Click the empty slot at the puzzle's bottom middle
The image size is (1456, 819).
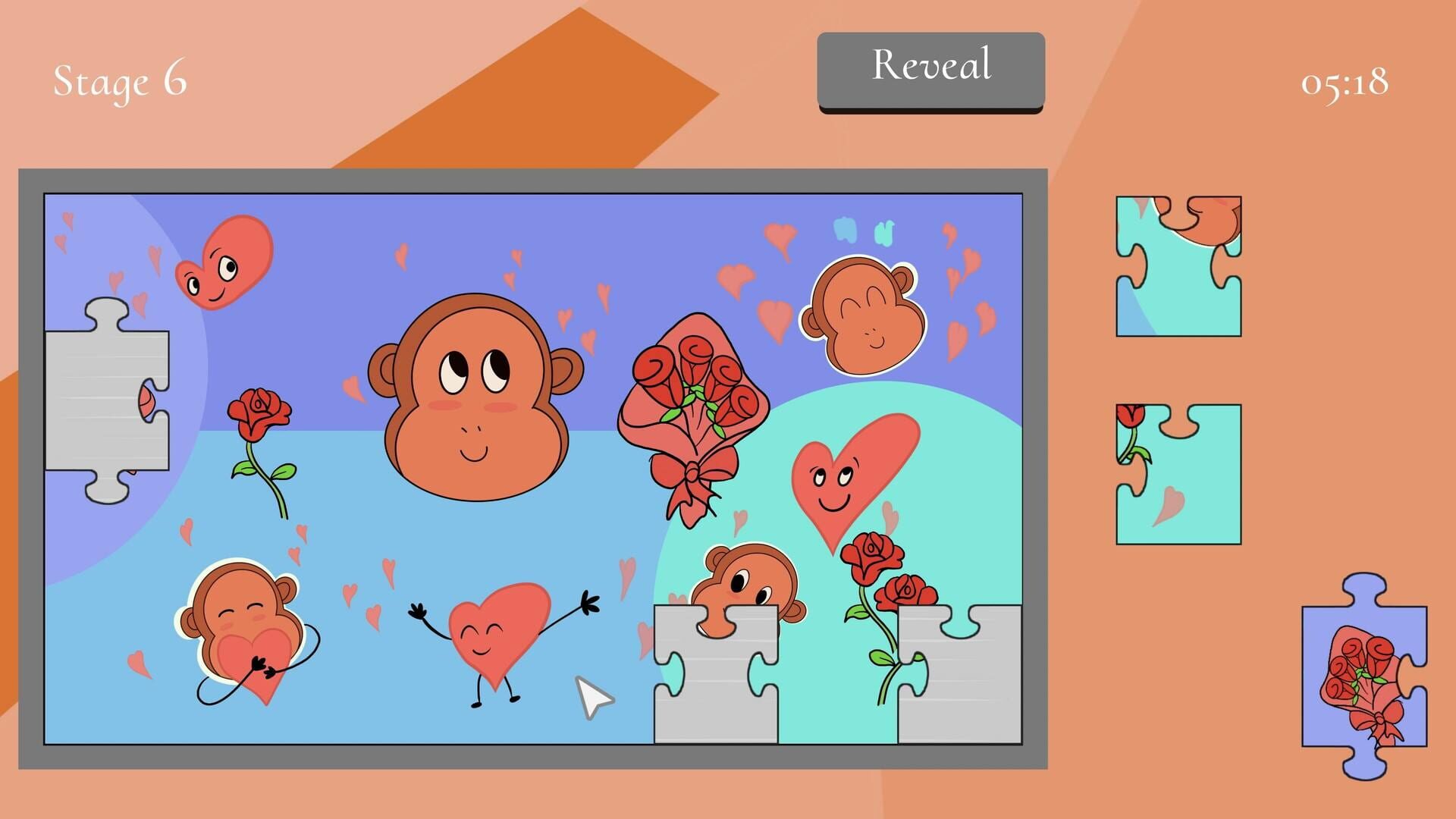[717, 675]
